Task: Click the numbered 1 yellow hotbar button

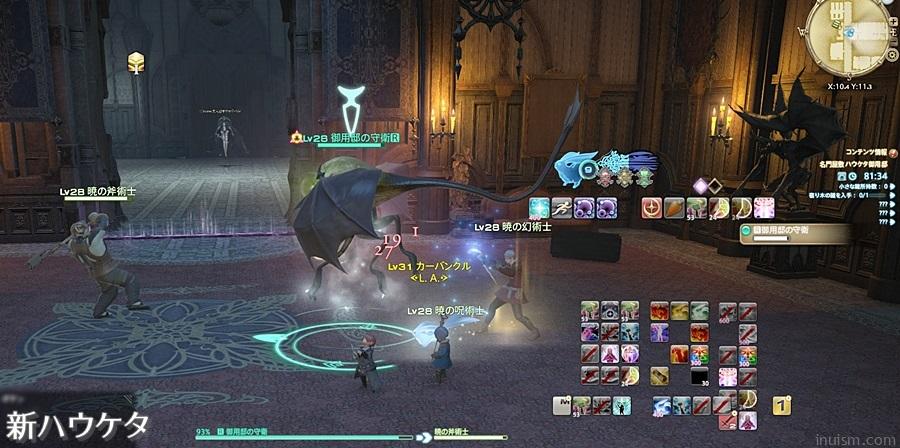Action: [x=782, y=405]
